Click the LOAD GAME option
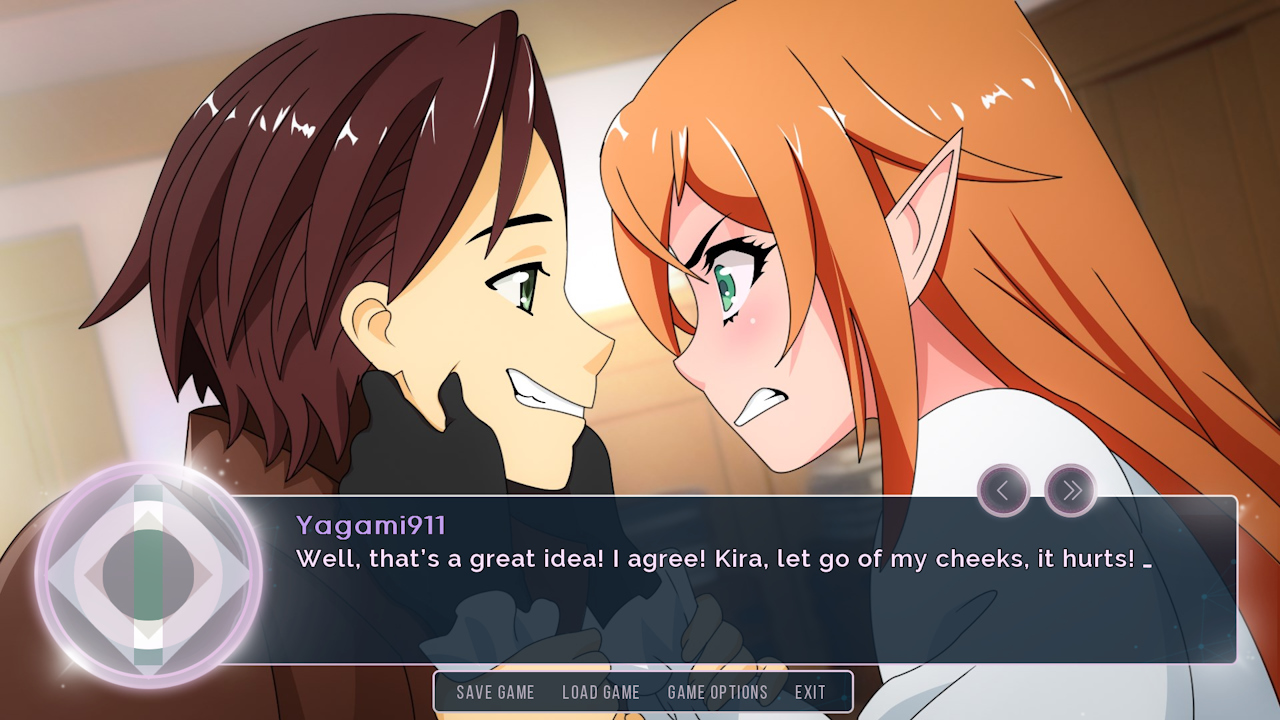Image resolution: width=1280 pixels, height=720 pixels. 602,692
